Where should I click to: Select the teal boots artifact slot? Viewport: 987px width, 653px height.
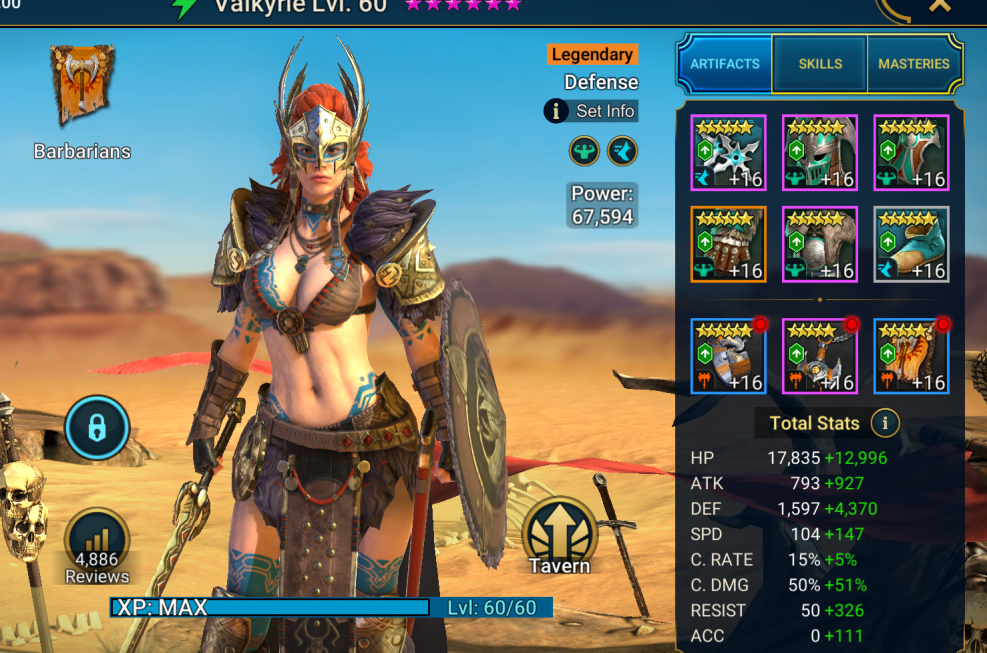(911, 244)
